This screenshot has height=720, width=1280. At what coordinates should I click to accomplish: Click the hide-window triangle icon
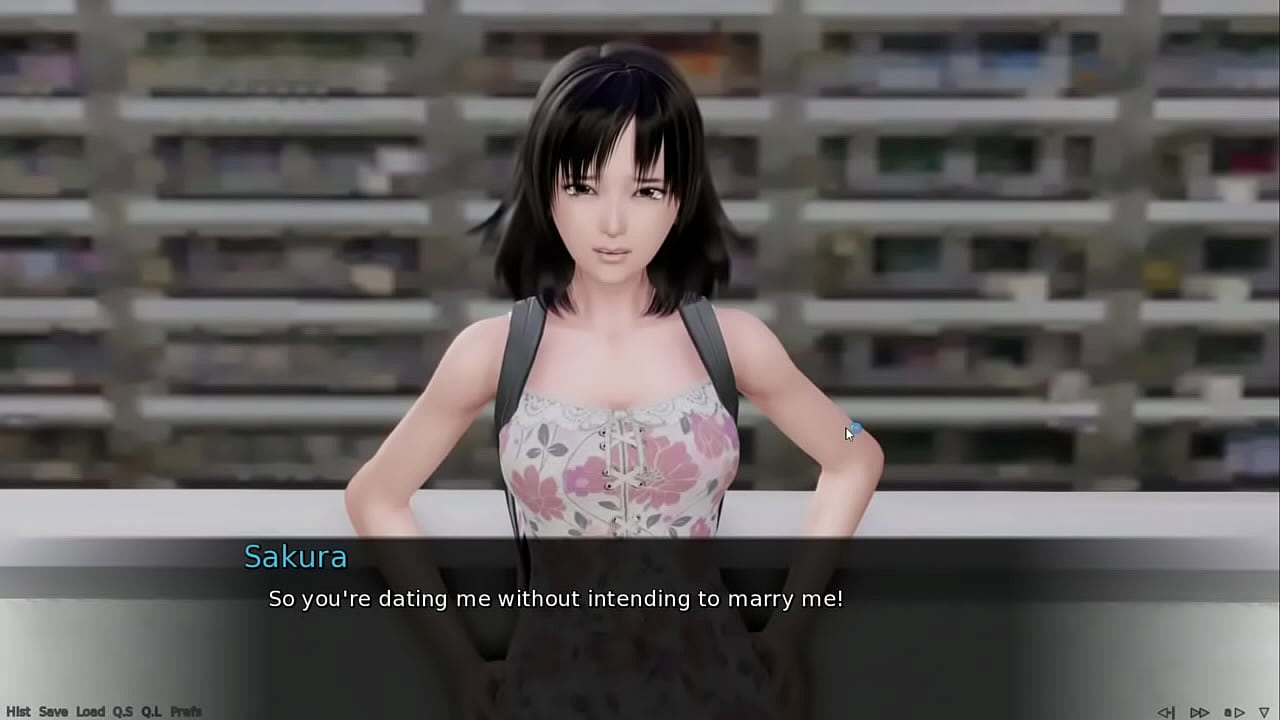click(x=1264, y=712)
